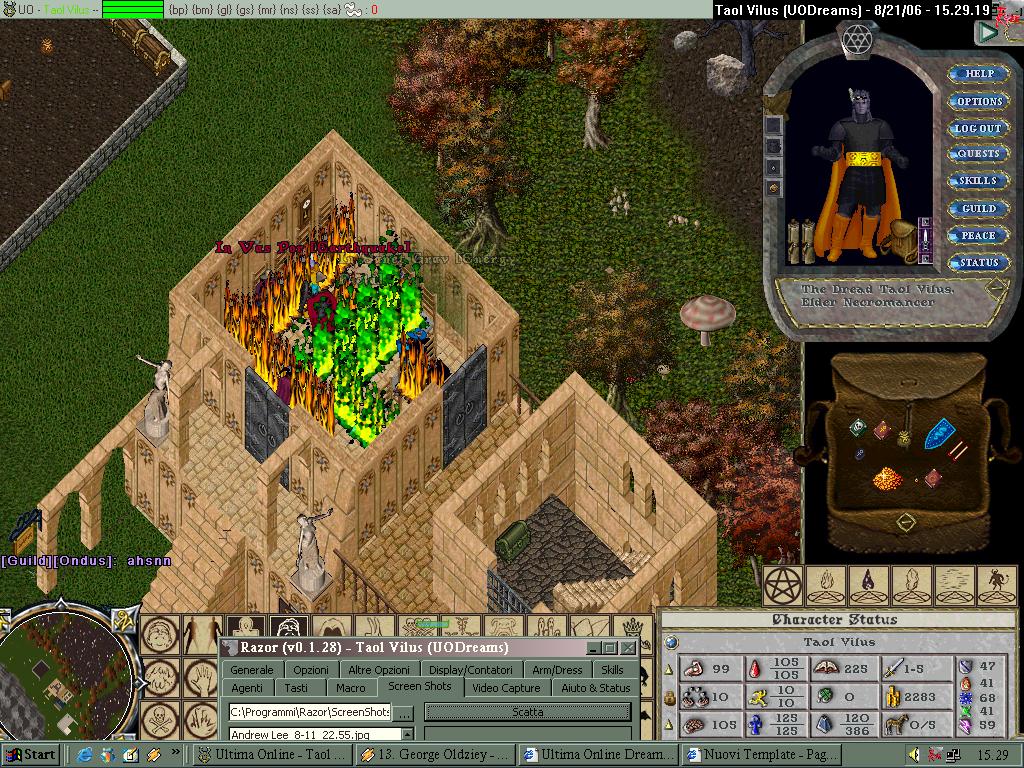The height and width of the screenshot is (768, 1024).
Task: Close the Razor window
Action: click(x=628, y=648)
